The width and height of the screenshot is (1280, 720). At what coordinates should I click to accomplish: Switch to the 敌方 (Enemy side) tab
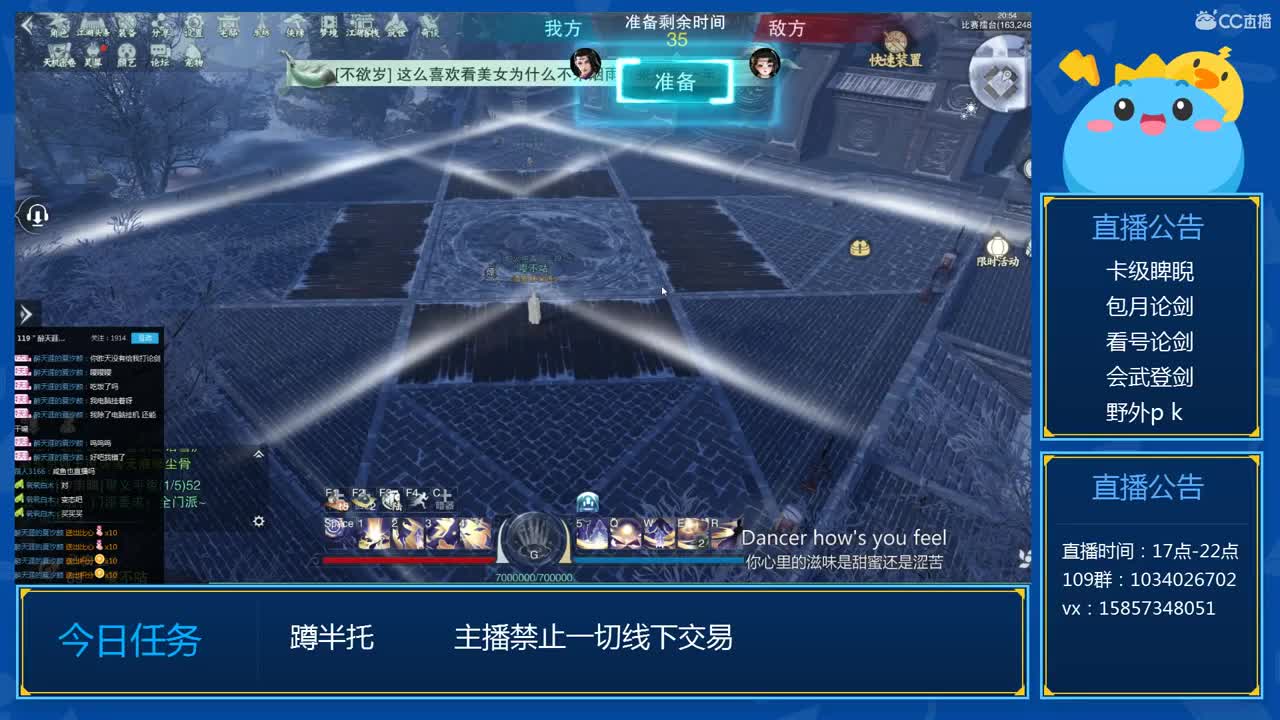[787, 29]
